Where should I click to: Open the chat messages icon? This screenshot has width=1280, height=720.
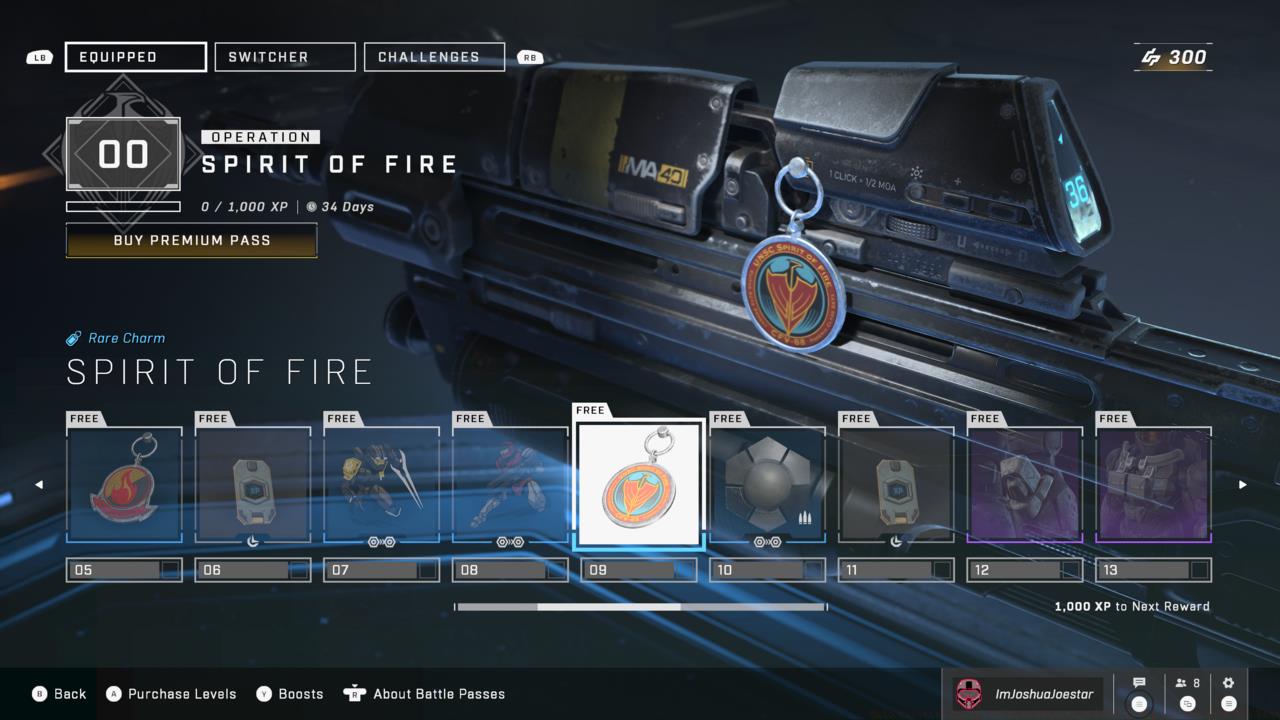pos(1139,683)
